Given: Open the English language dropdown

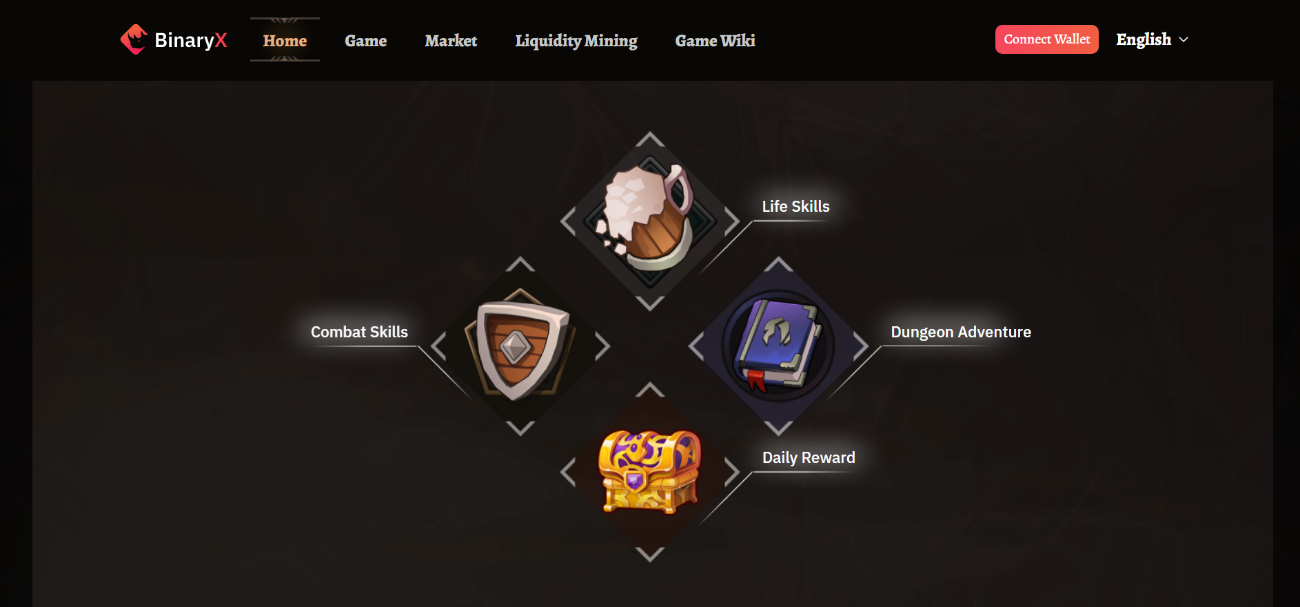Looking at the screenshot, I should click(1152, 39).
